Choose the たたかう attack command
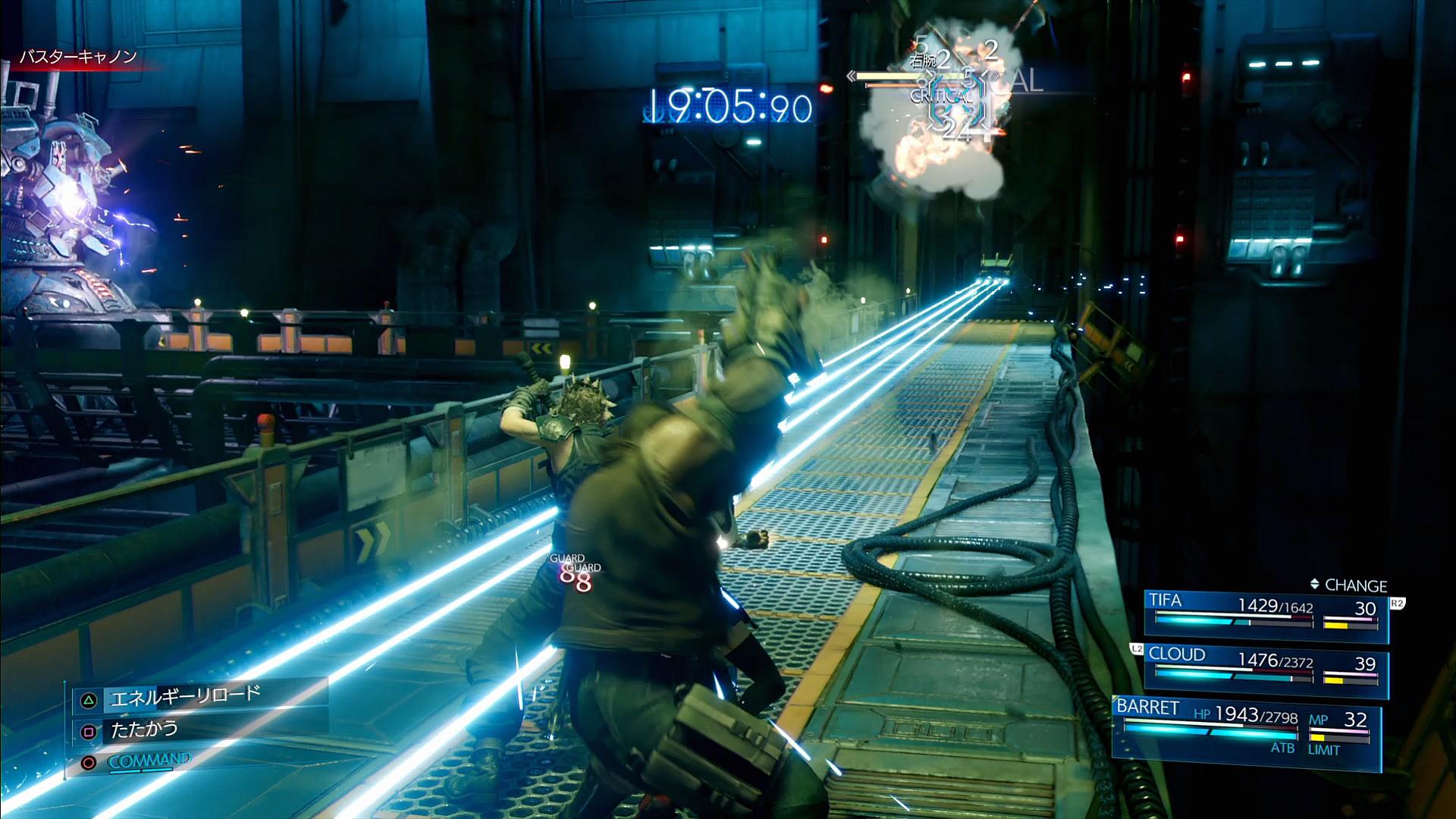 pyautogui.click(x=144, y=730)
